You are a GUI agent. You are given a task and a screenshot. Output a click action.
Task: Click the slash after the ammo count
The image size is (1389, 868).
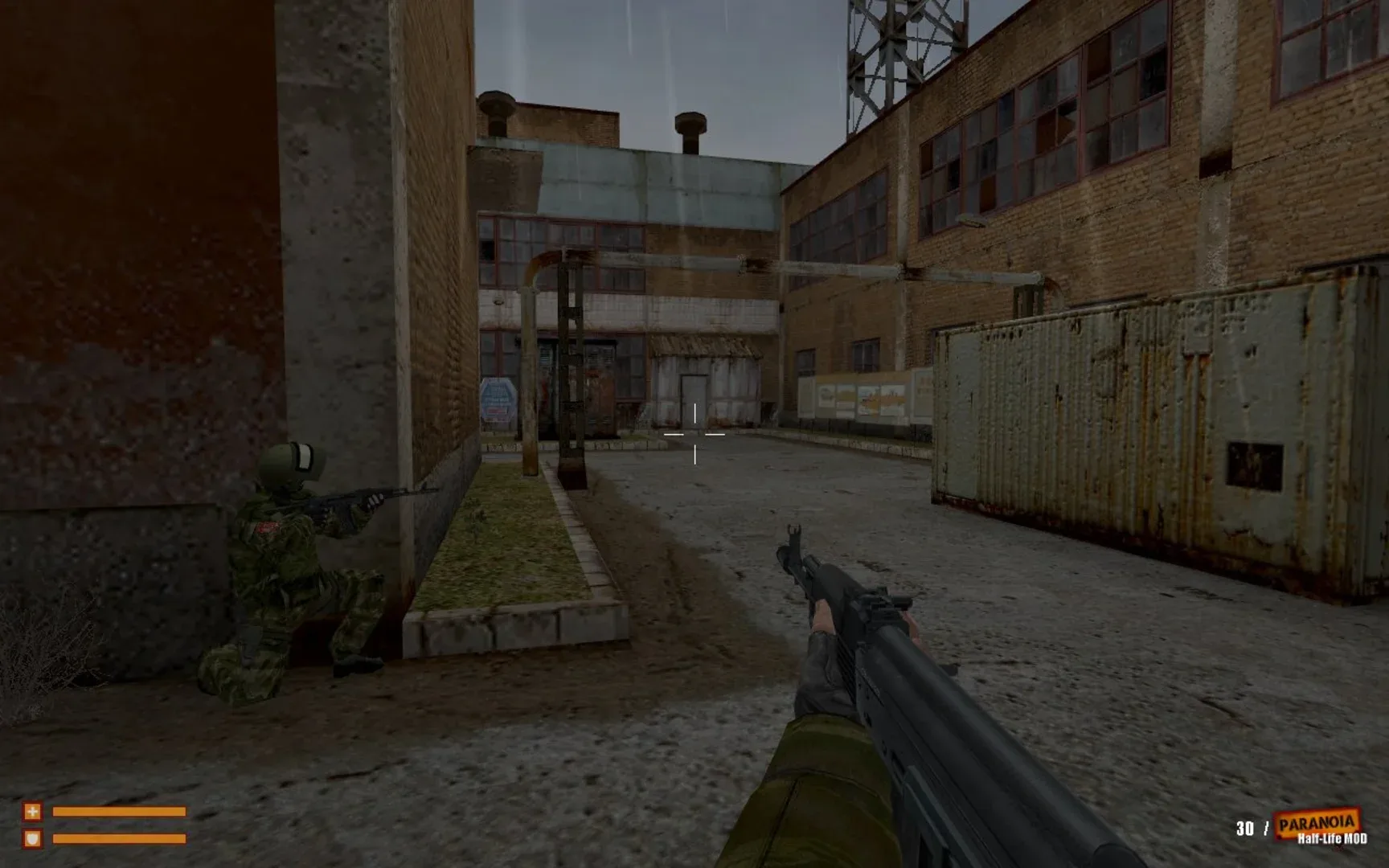[x=1267, y=828]
